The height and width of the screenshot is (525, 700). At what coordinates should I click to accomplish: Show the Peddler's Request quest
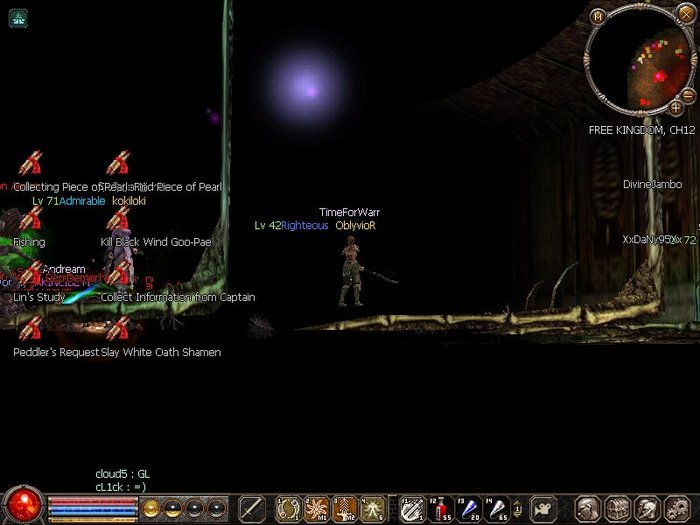point(31,330)
